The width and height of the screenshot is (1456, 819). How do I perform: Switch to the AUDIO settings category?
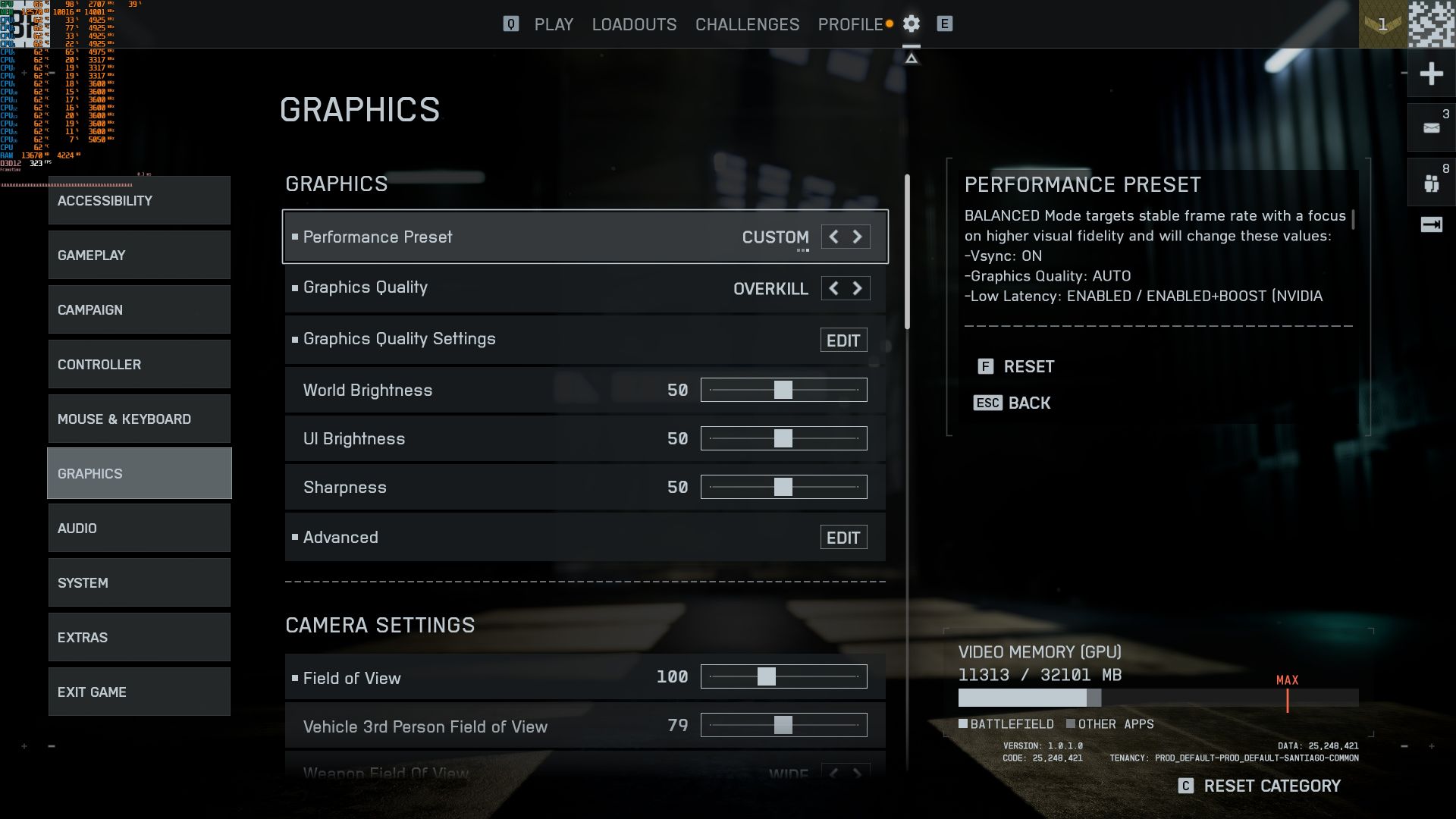(140, 528)
